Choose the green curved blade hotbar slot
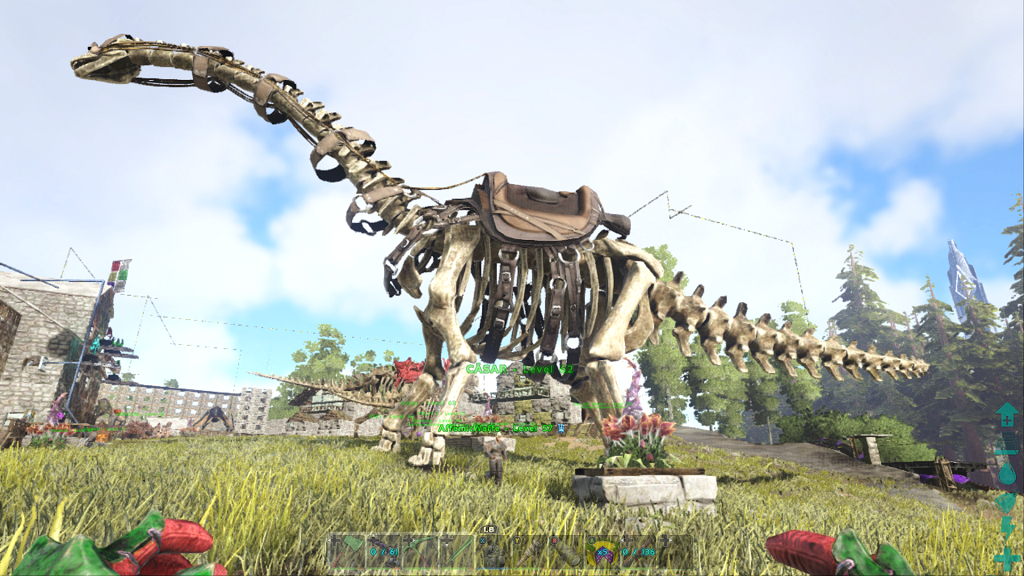The width and height of the screenshot is (1024, 576). tap(457, 552)
